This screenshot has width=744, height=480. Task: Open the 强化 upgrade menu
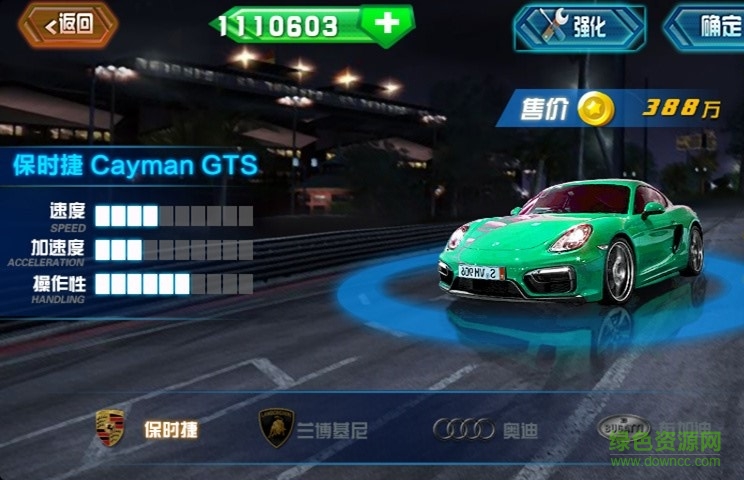coord(579,27)
